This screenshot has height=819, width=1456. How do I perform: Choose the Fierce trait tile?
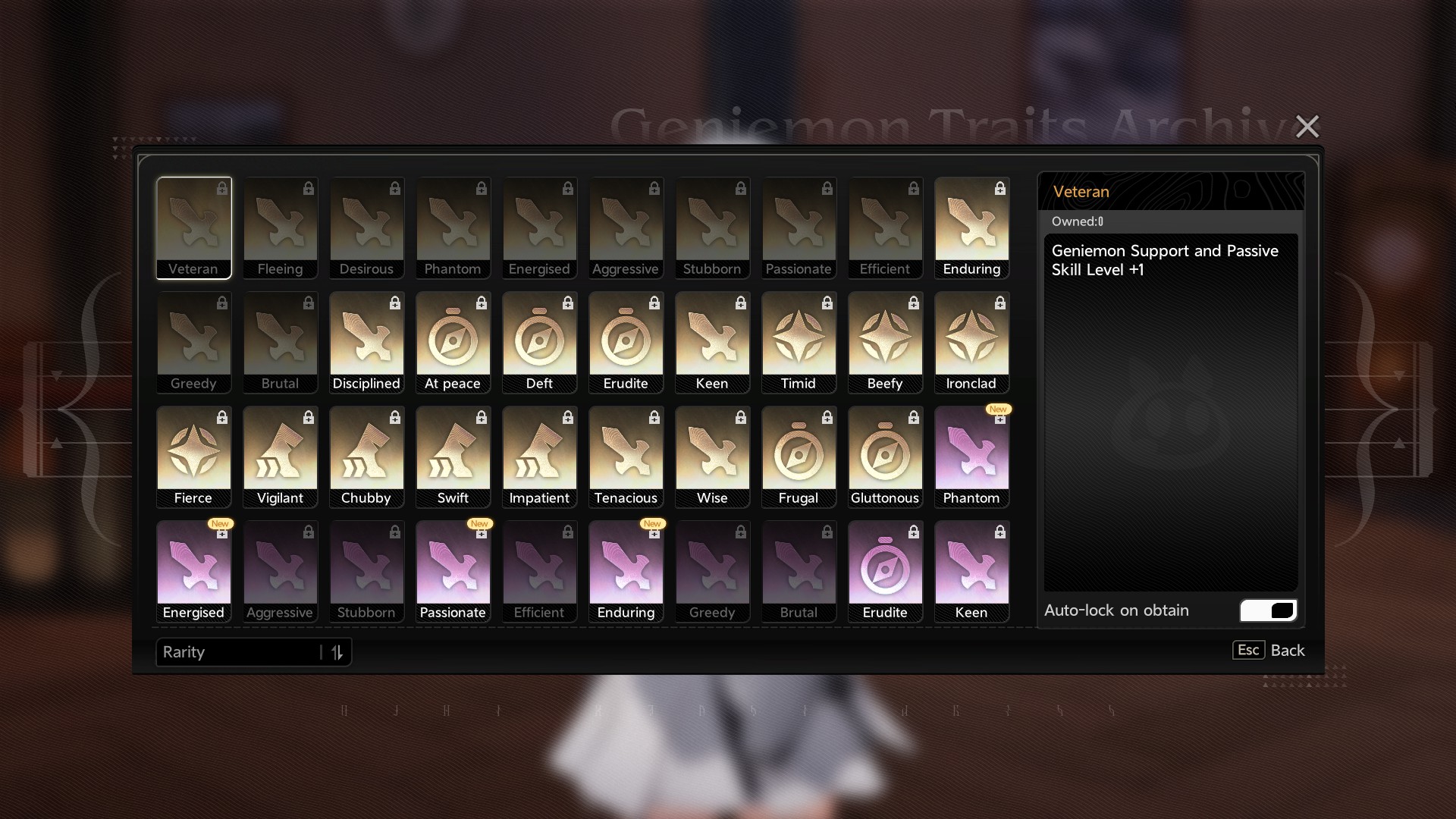pos(194,457)
